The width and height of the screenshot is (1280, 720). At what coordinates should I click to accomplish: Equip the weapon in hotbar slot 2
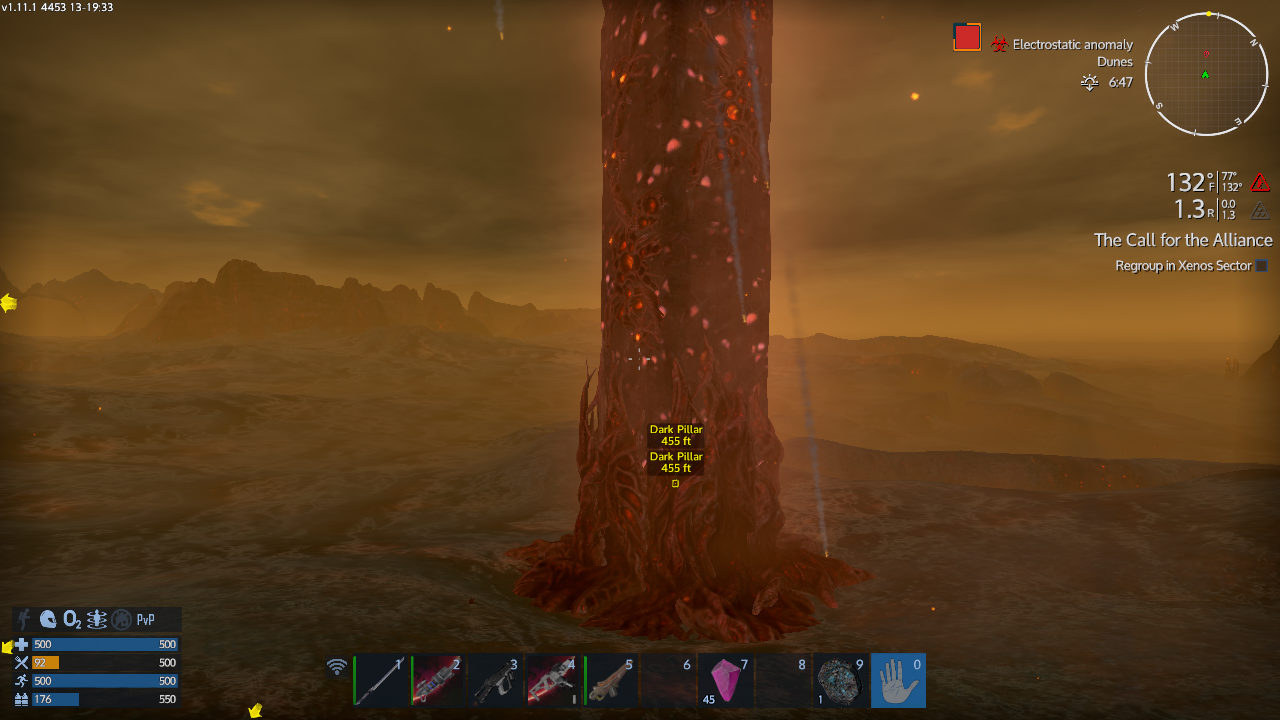point(438,680)
